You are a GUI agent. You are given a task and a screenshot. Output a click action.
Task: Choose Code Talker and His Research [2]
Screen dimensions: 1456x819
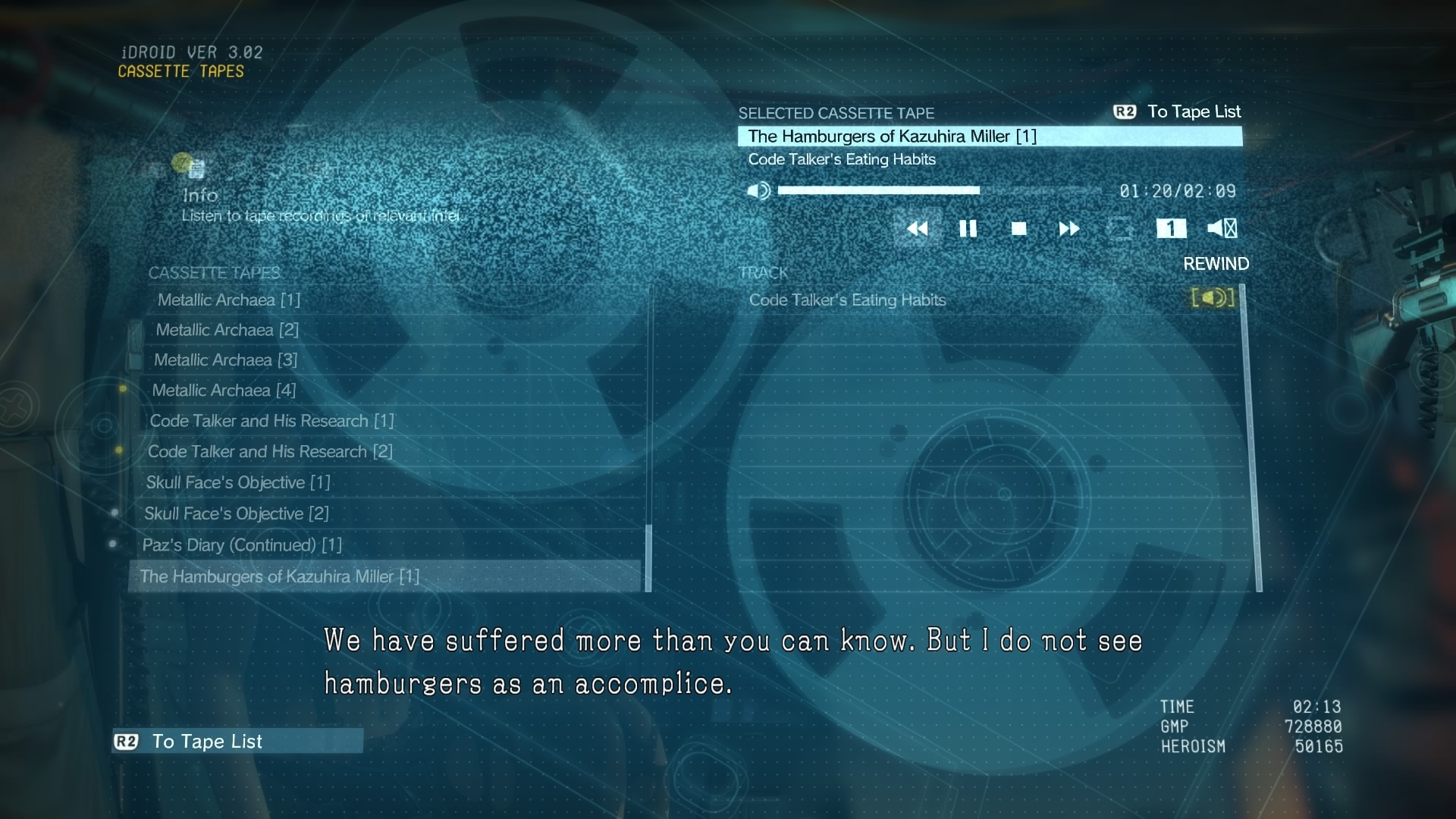[270, 452]
